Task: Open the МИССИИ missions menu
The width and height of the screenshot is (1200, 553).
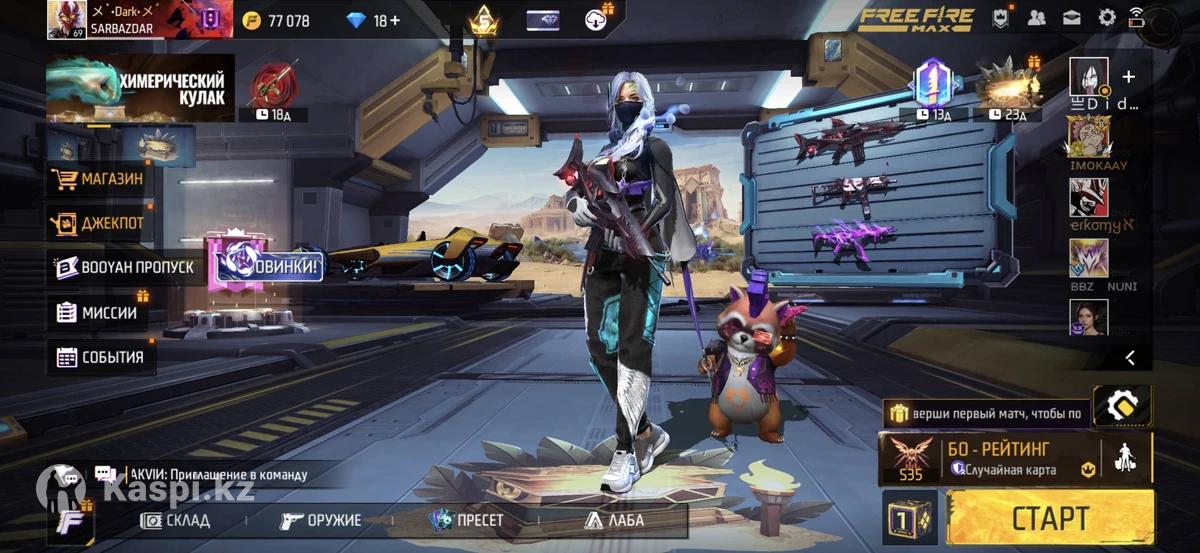Action: coord(100,312)
